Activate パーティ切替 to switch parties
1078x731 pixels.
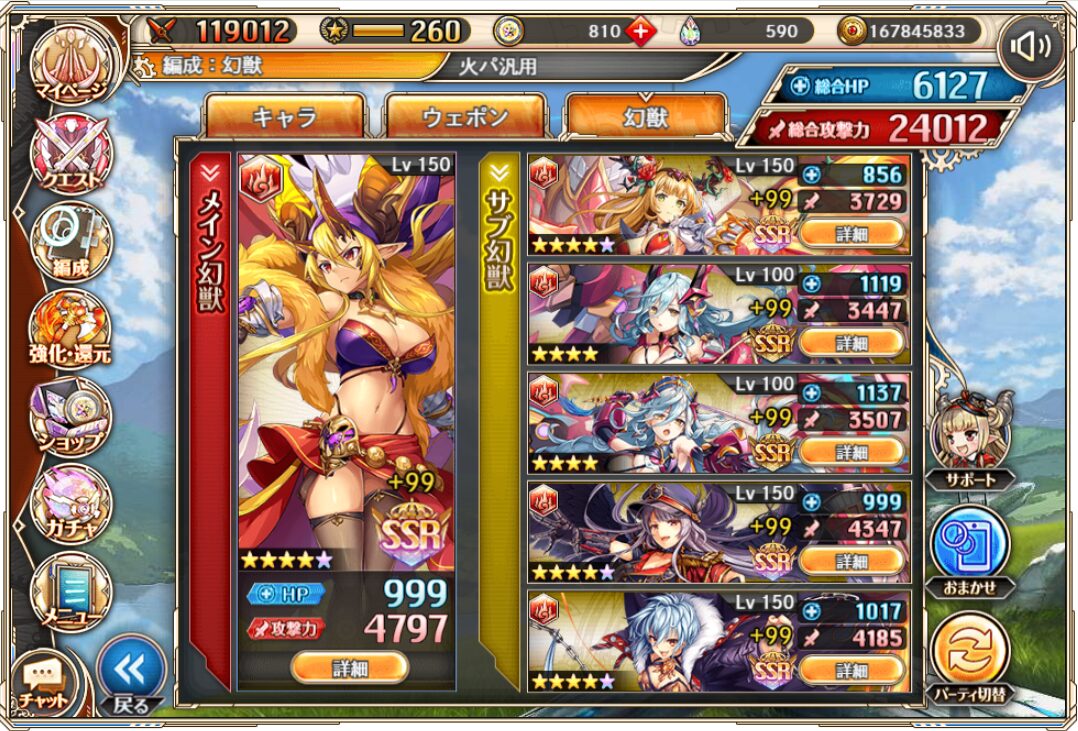click(970, 655)
